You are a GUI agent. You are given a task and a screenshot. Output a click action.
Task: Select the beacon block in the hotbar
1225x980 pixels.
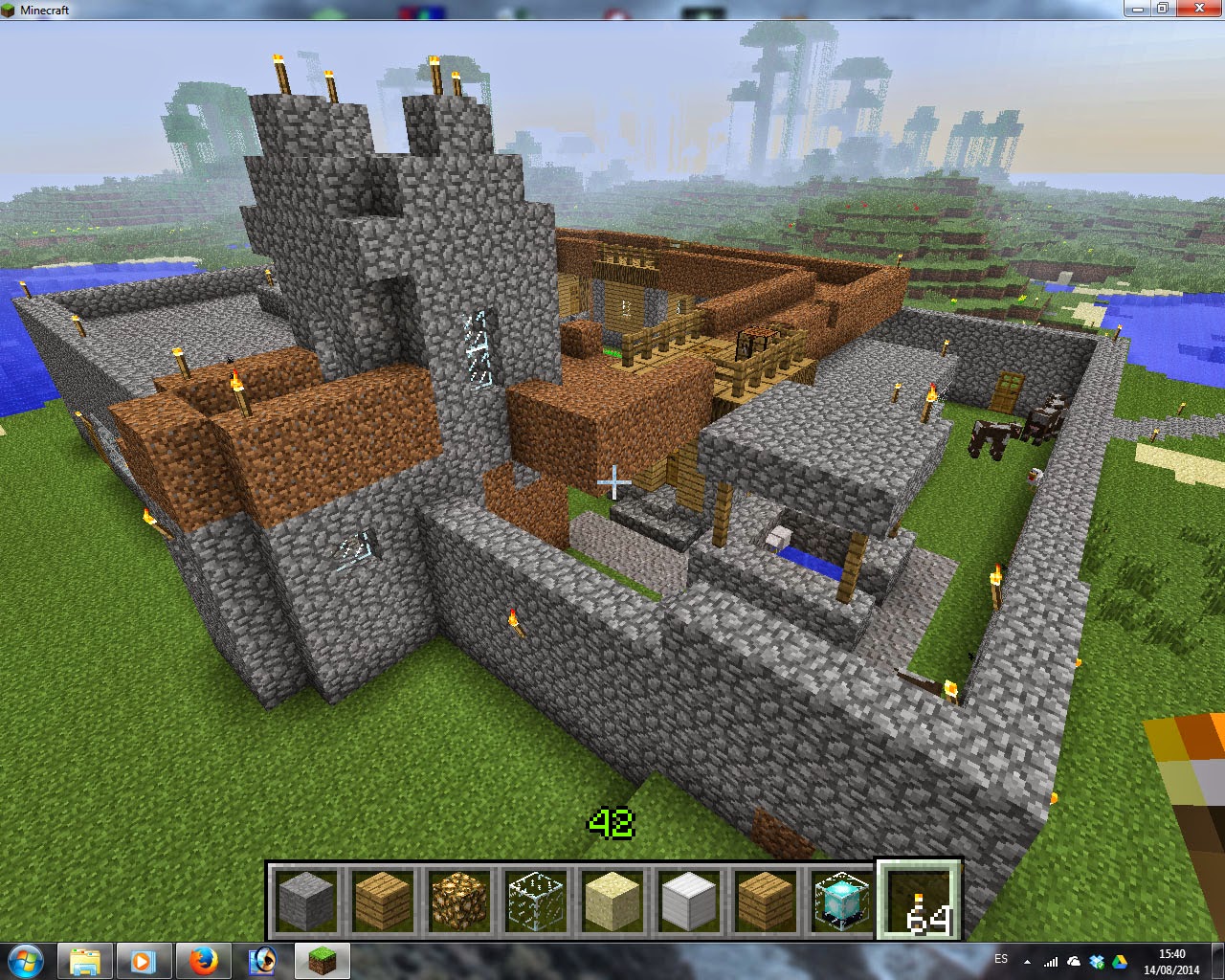[x=841, y=900]
